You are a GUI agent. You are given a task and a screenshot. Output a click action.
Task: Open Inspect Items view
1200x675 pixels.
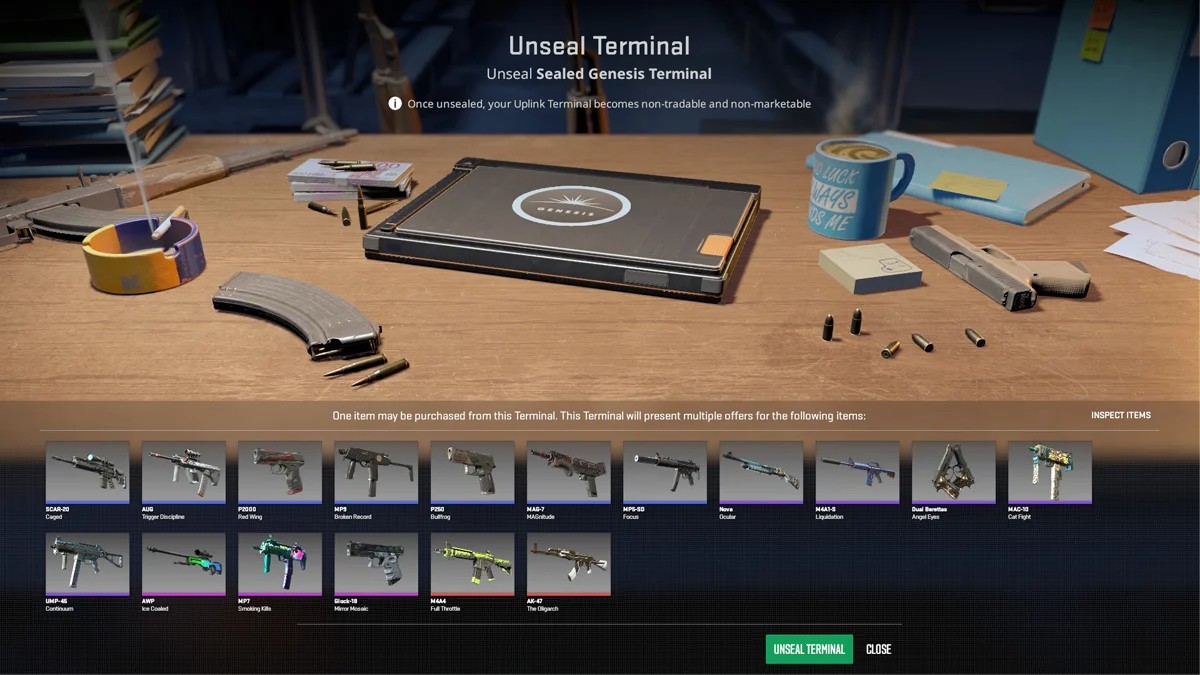point(1120,415)
